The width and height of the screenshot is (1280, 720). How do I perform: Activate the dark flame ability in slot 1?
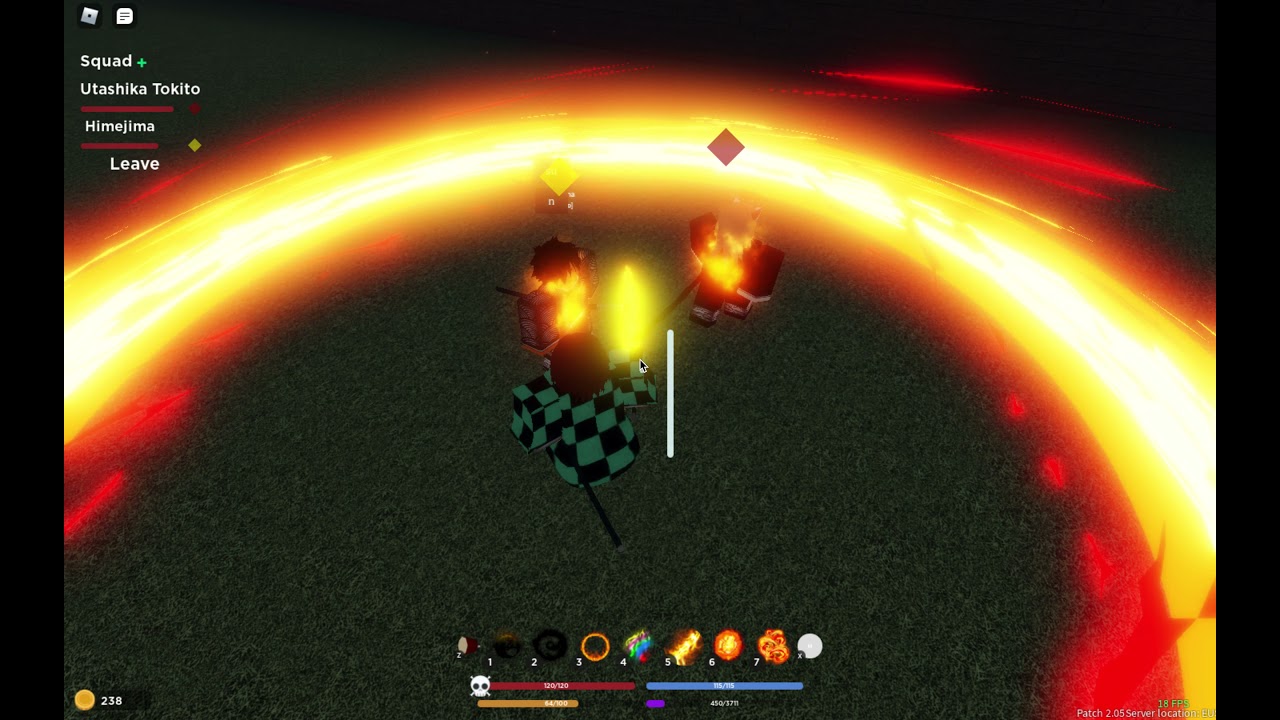click(x=507, y=647)
